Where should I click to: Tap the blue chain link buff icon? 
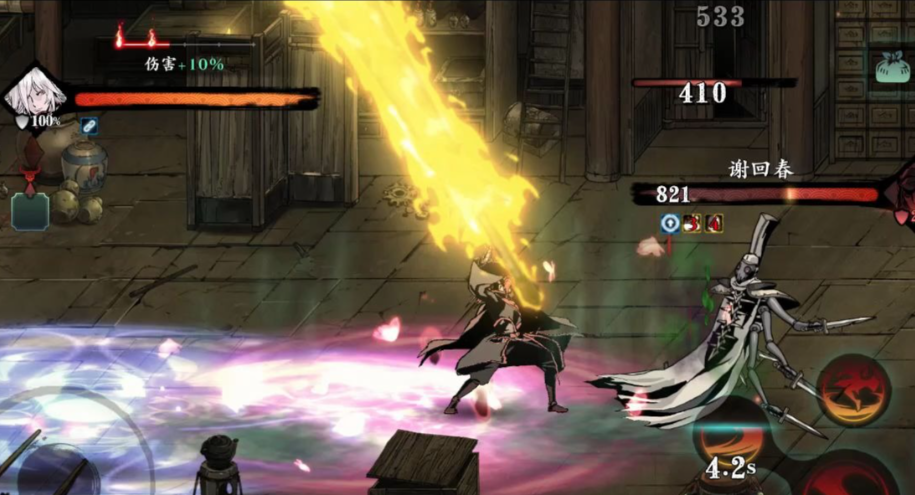click(x=89, y=125)
